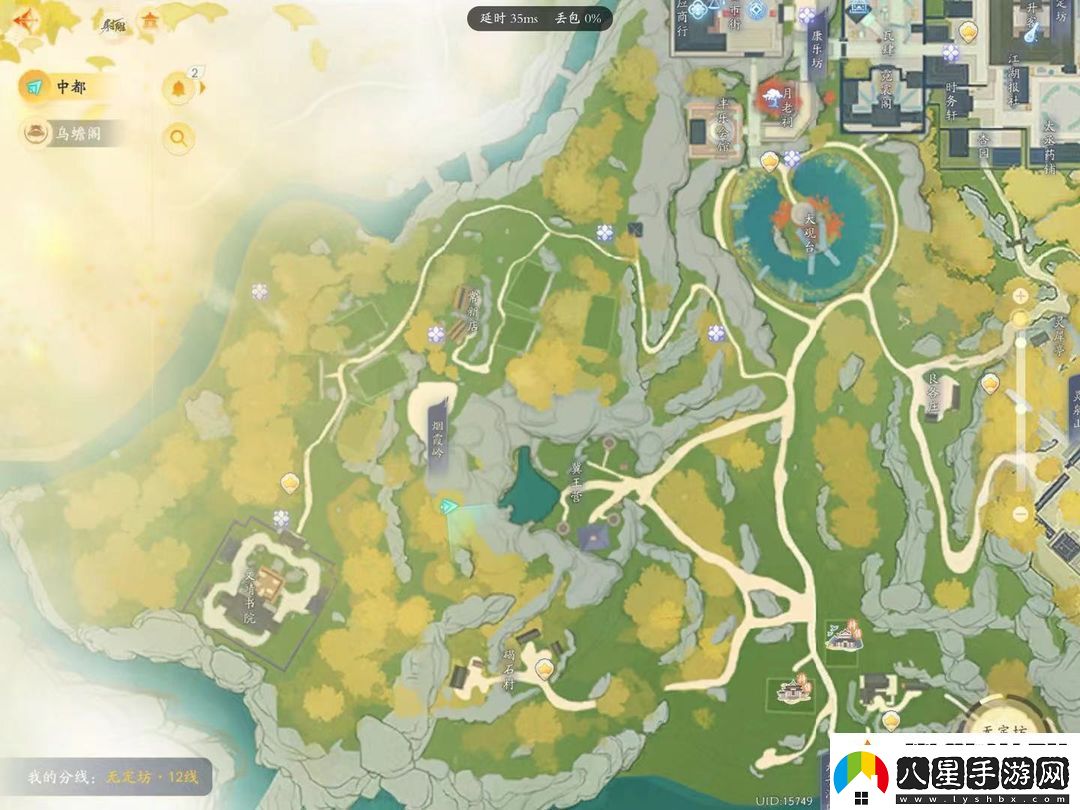Screen dimensions: 1080x810
Task: Select the flower marker above 文津书院
Action: (x=281, y=519)
